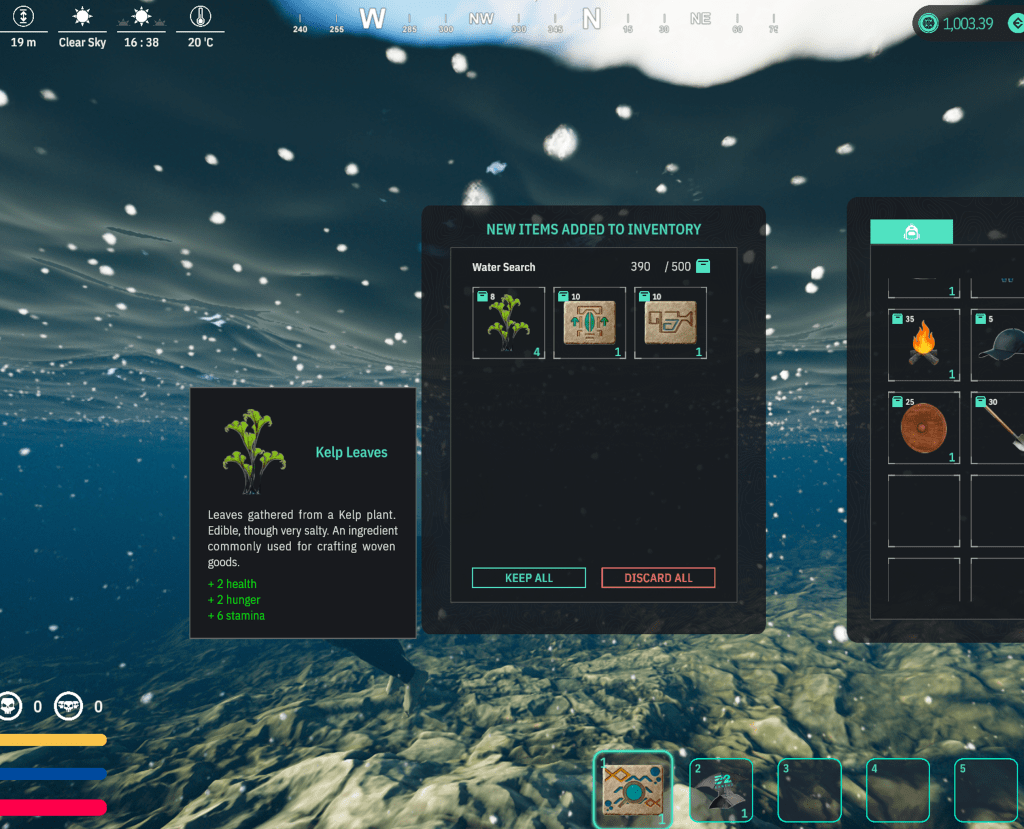Click the currency balance icon
Image resolution: width=1024 pixels, height=829 pixels.
click(x=929, y=23)
